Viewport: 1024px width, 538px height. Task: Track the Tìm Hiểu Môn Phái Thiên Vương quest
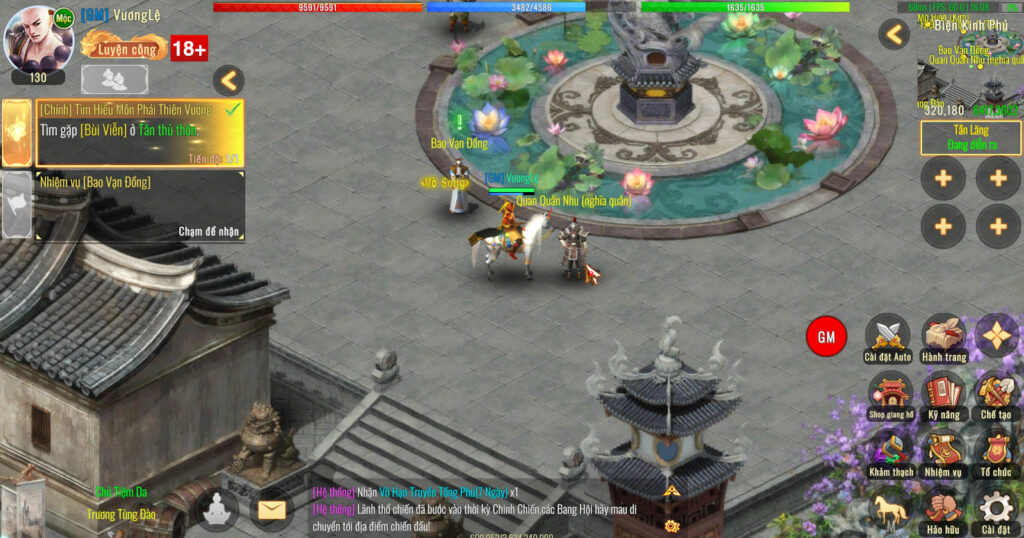[x=138, y=132]
